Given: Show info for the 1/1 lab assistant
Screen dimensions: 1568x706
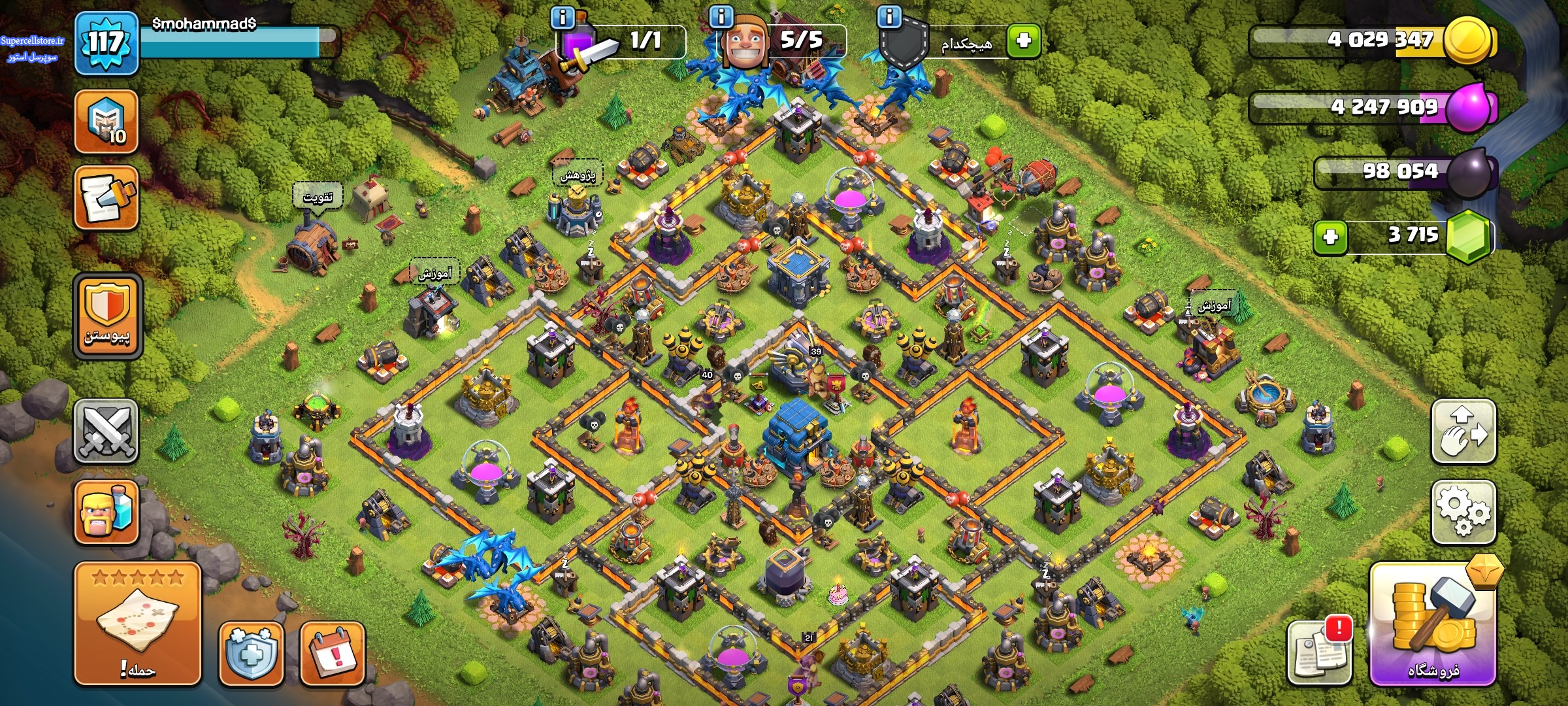Looking at the screenshot, I should click(563, 17).
